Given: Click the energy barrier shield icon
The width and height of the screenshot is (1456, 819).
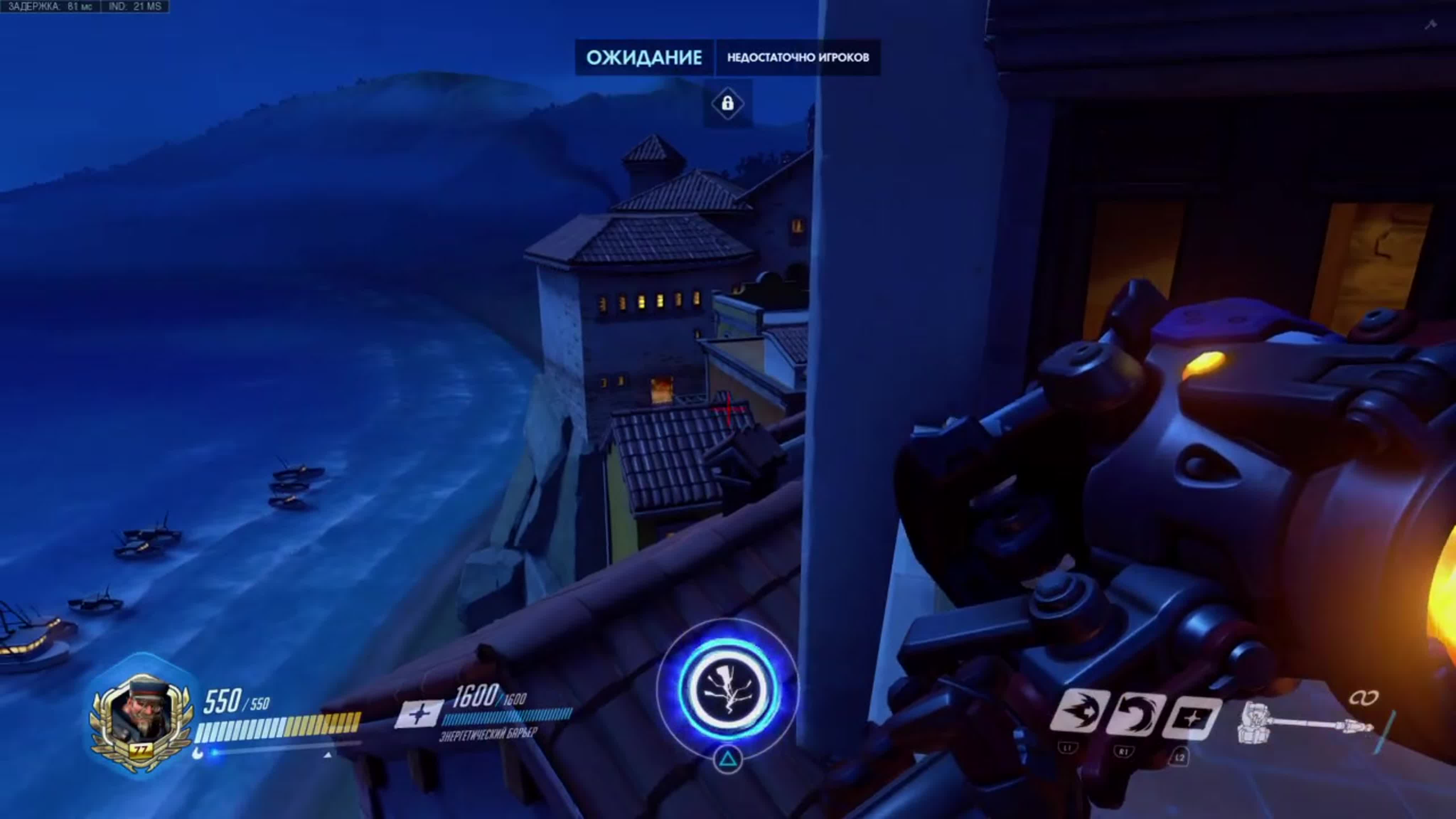Looking at the screenshot, I should [x=419, y=713].
